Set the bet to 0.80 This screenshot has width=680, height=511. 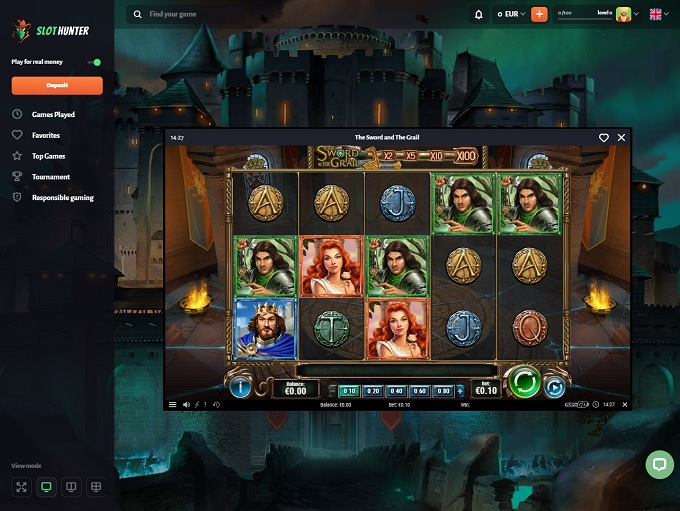coord(444,391)
